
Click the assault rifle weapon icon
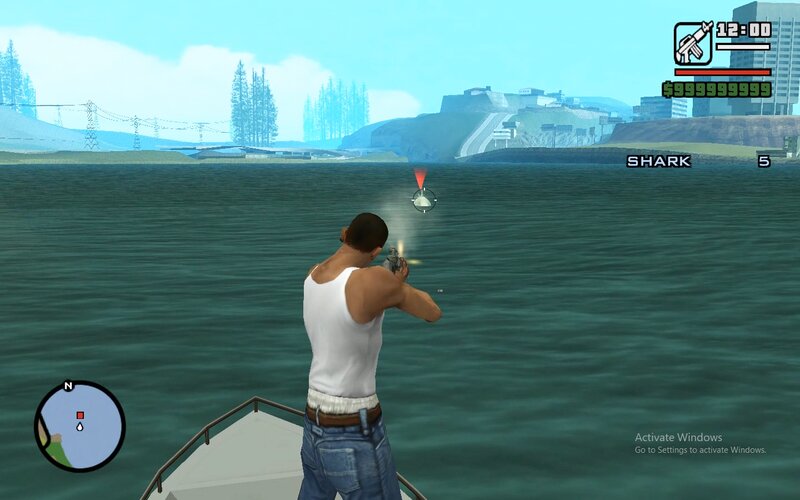click(692, 43)
